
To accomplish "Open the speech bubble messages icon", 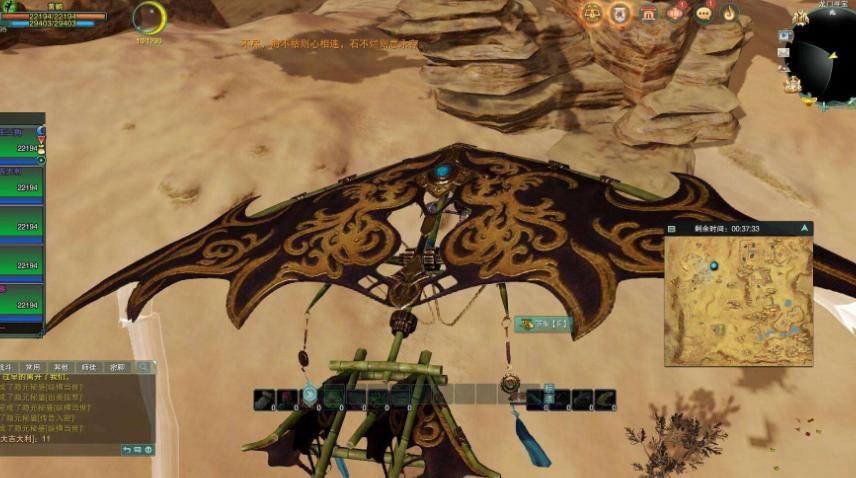I will [x=703, y=14].
